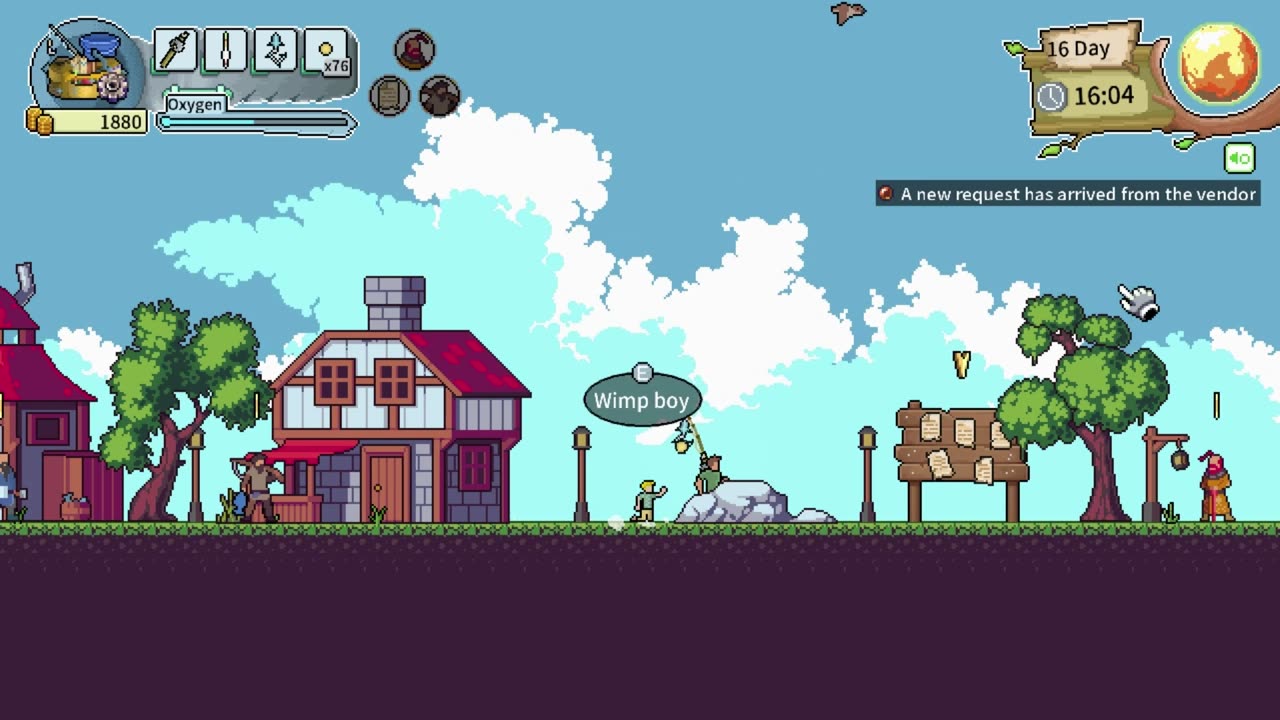Select the yellow ball slot with x76
This screenshot has width=1280, height=720.
(327, 50)
